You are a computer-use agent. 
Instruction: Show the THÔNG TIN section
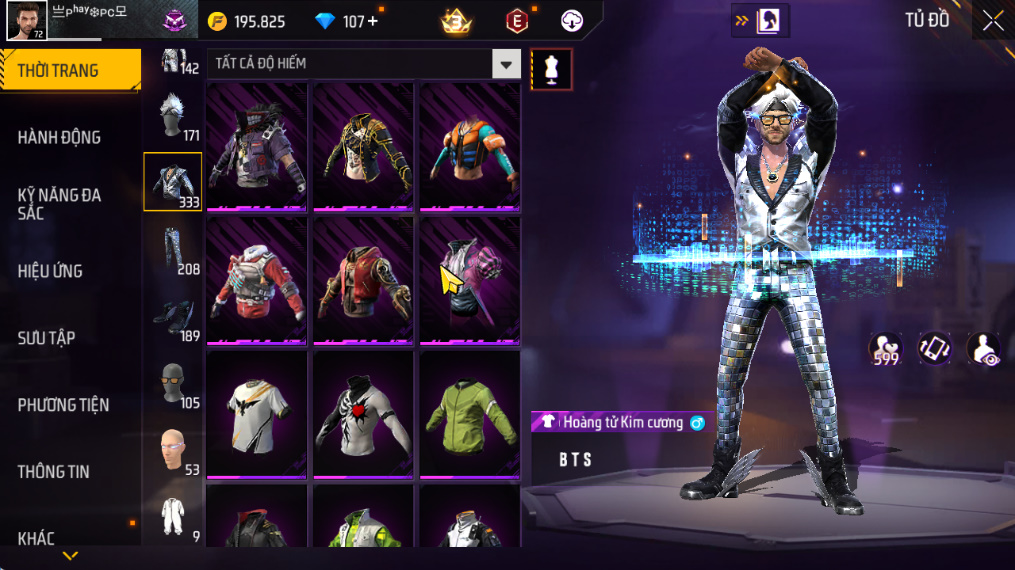54,472
